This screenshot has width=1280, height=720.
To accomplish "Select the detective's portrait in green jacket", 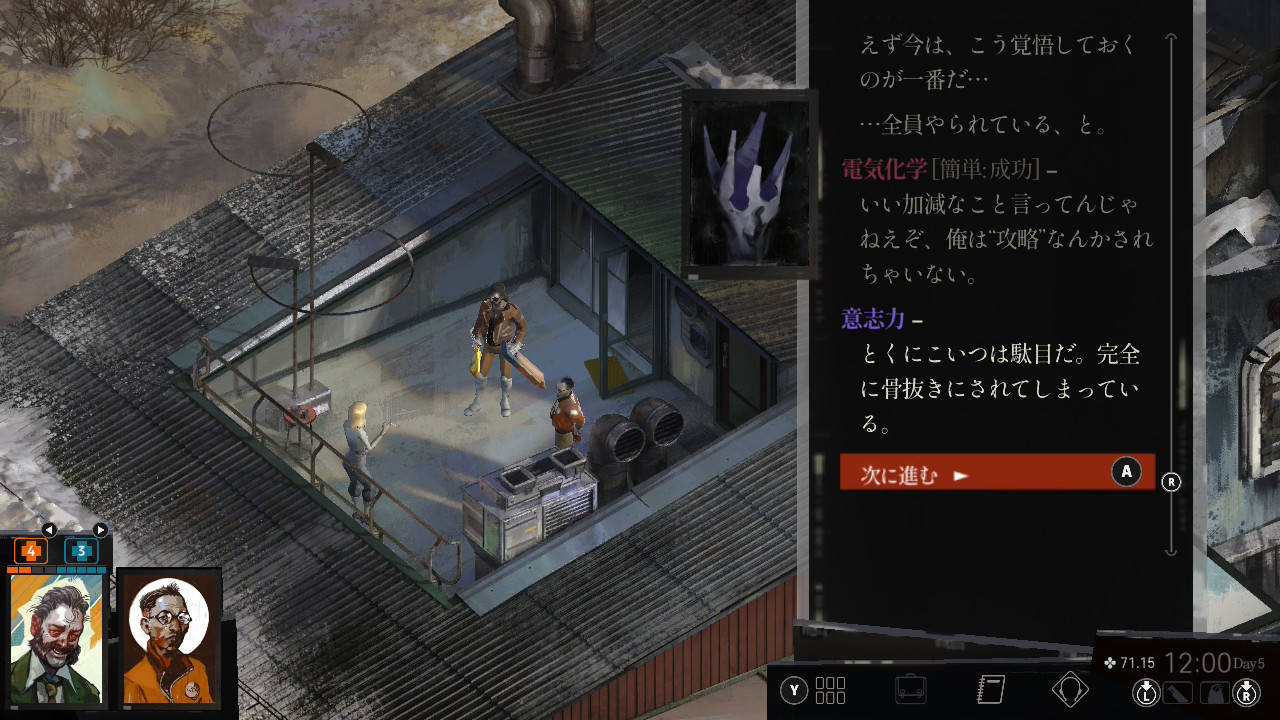I will tap(57, 639).
